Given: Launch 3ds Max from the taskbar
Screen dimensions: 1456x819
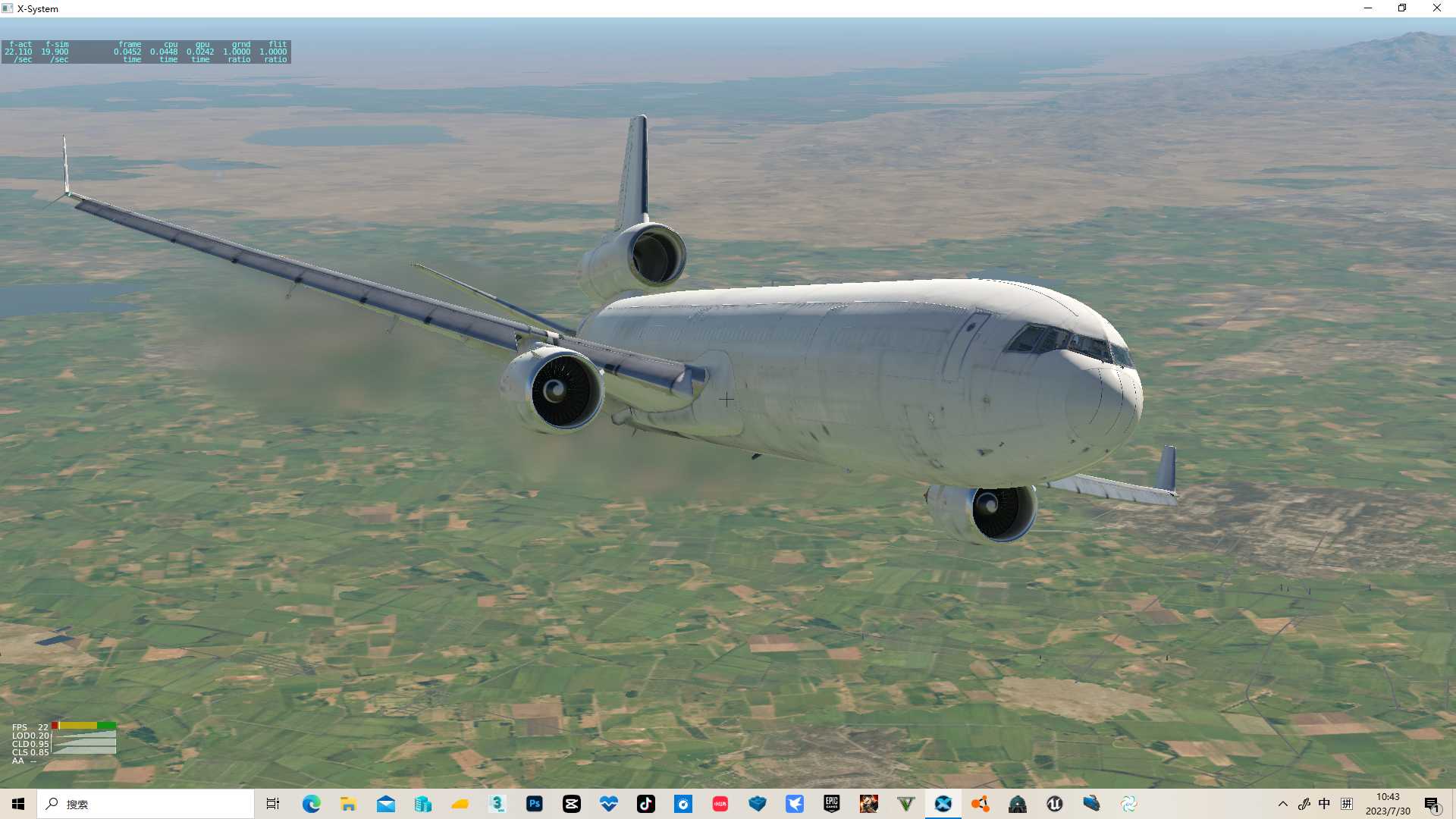Looking at the screenshot, I should tap(497, 804).
